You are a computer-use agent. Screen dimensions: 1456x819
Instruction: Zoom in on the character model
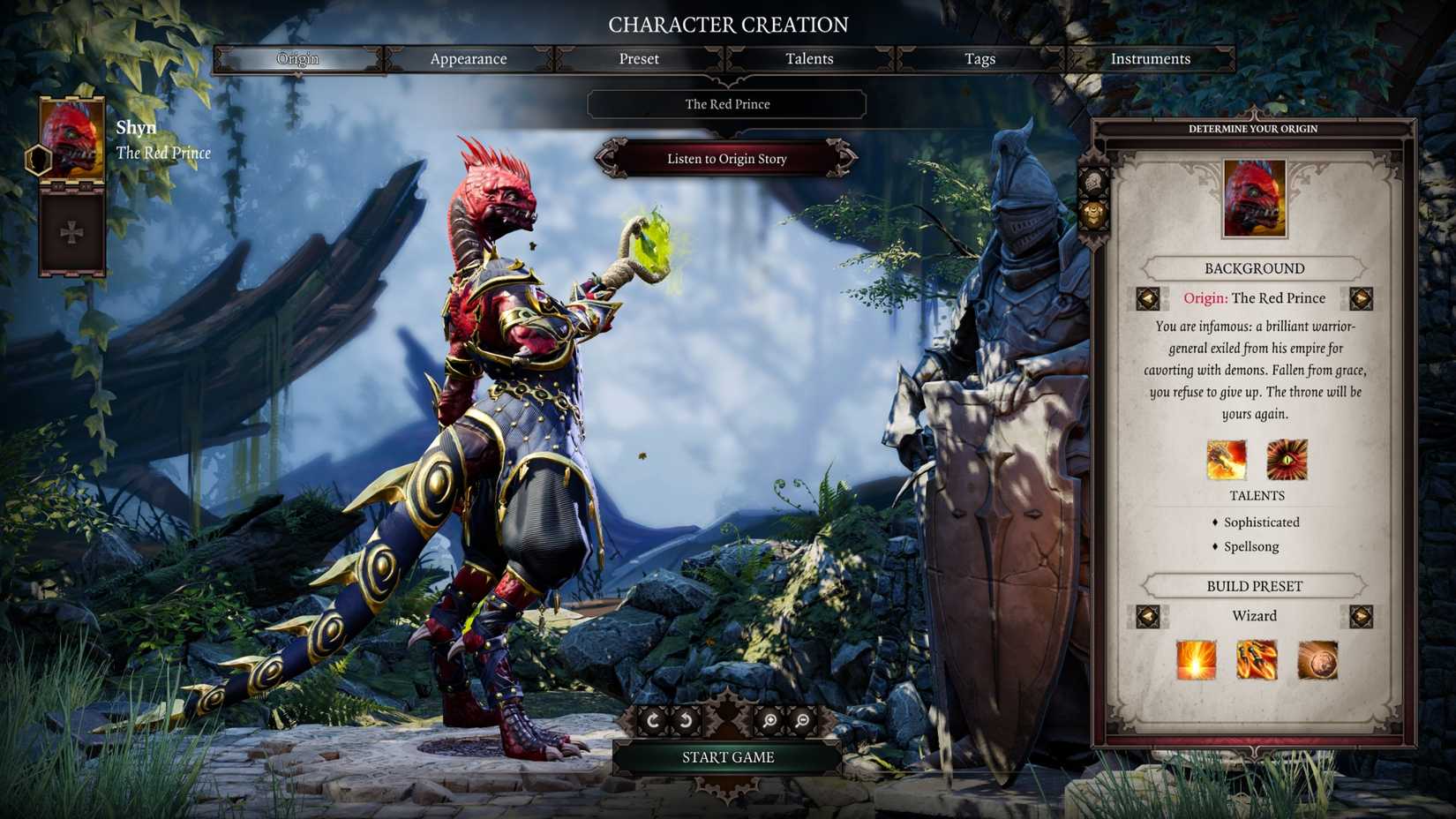coord(769,719)
